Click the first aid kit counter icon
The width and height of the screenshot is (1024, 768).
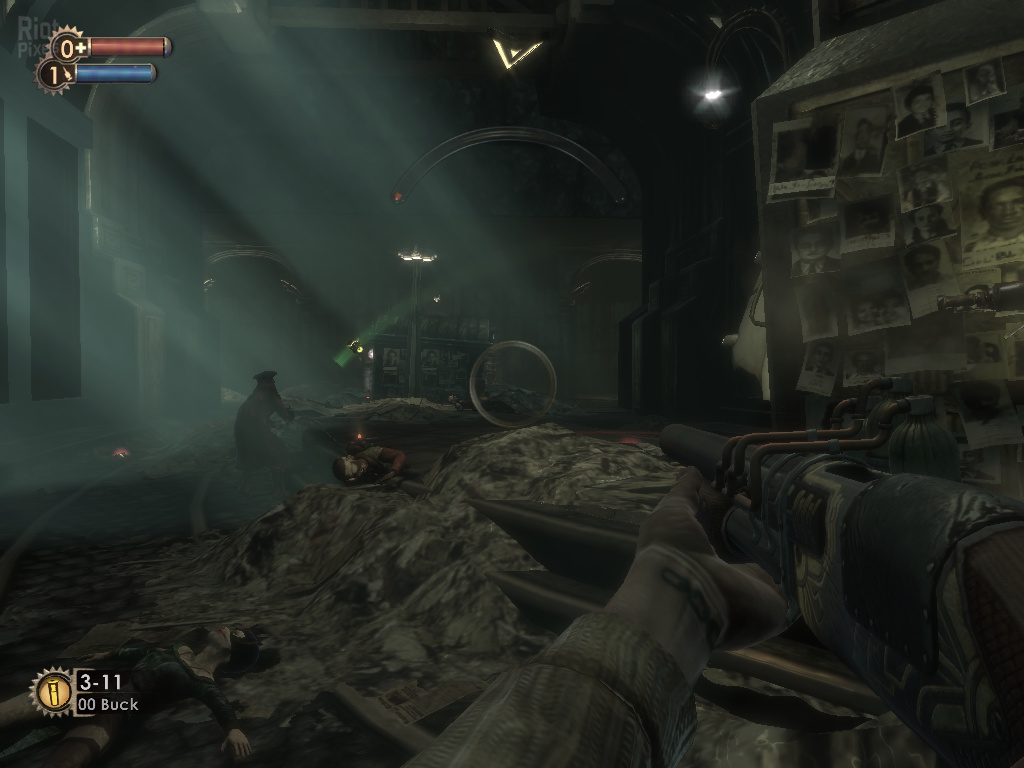[x=69, y=47]
